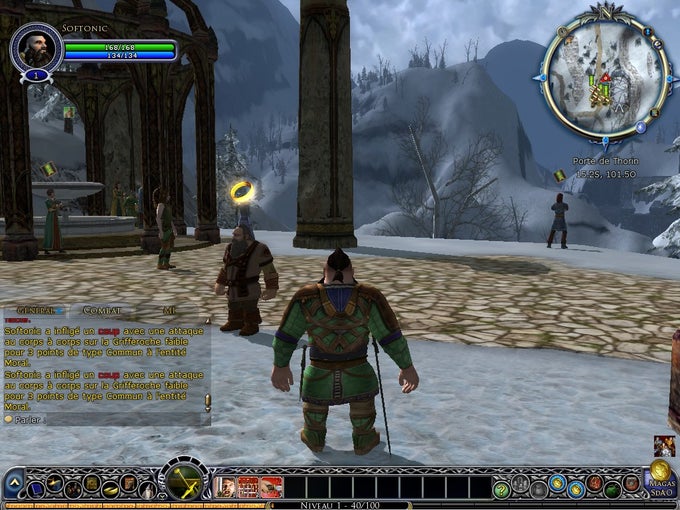Click the small portrait icon above the store
This screenshot has height=510, width=680.
(x=664, y=445)
